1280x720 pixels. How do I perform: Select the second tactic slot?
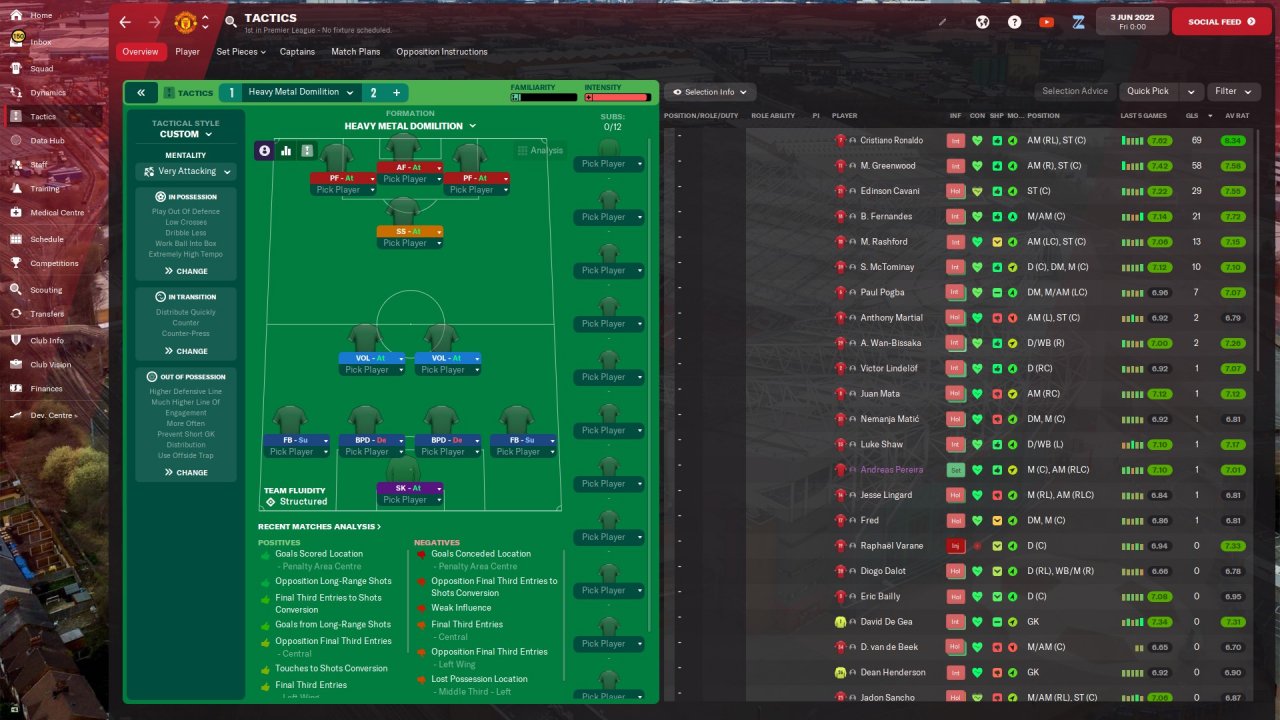point(373,93)
